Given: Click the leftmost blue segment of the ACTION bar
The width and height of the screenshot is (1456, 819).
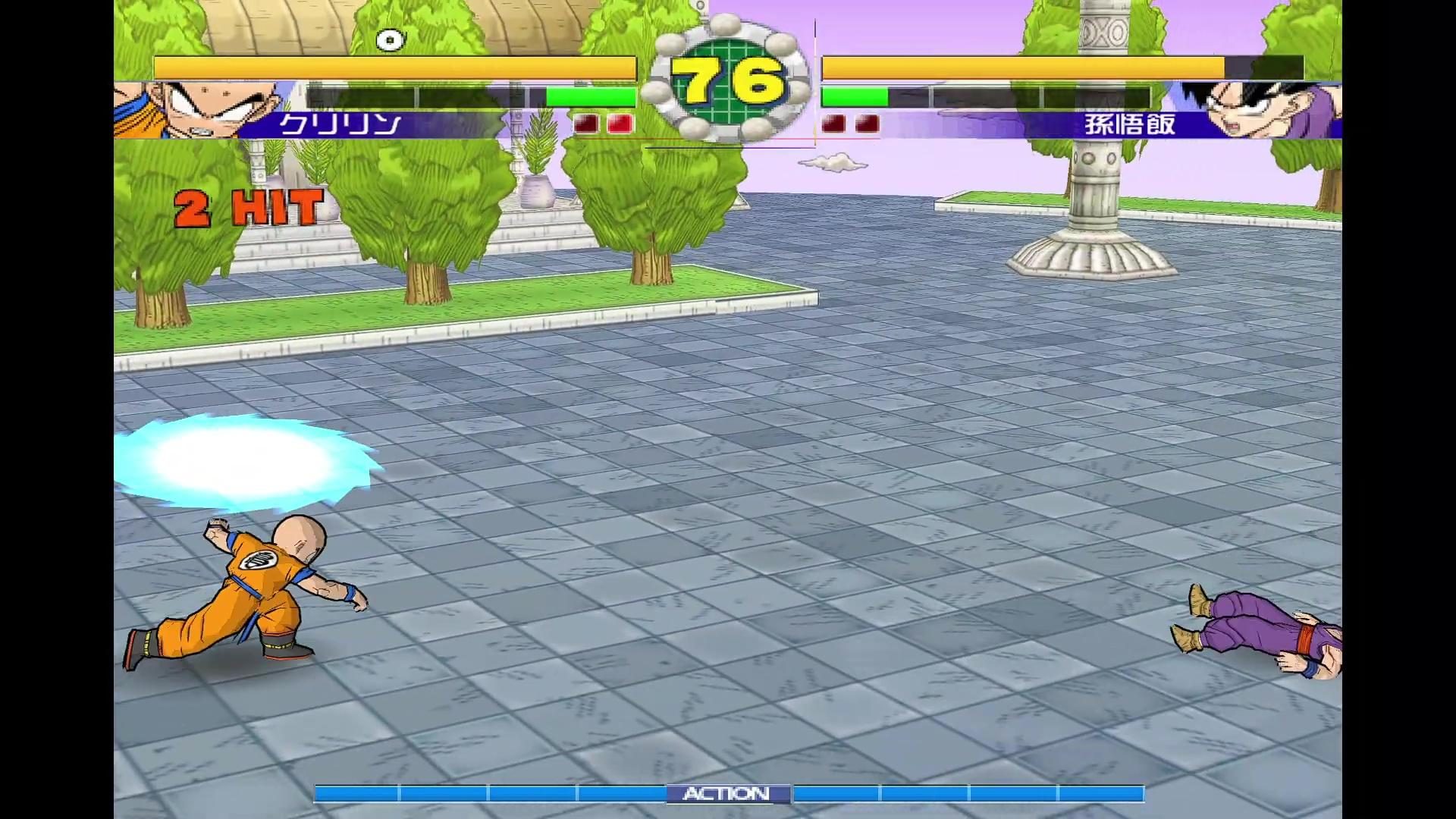Looking at the screenshot, I should pyautogui.click(x=356, y=793).
